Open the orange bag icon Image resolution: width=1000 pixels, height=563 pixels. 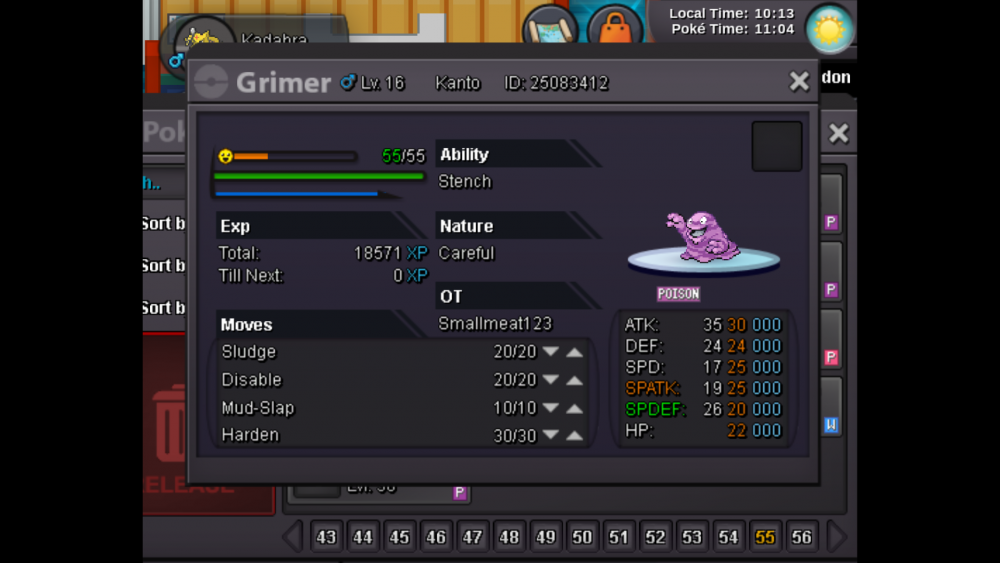[614, 30]
